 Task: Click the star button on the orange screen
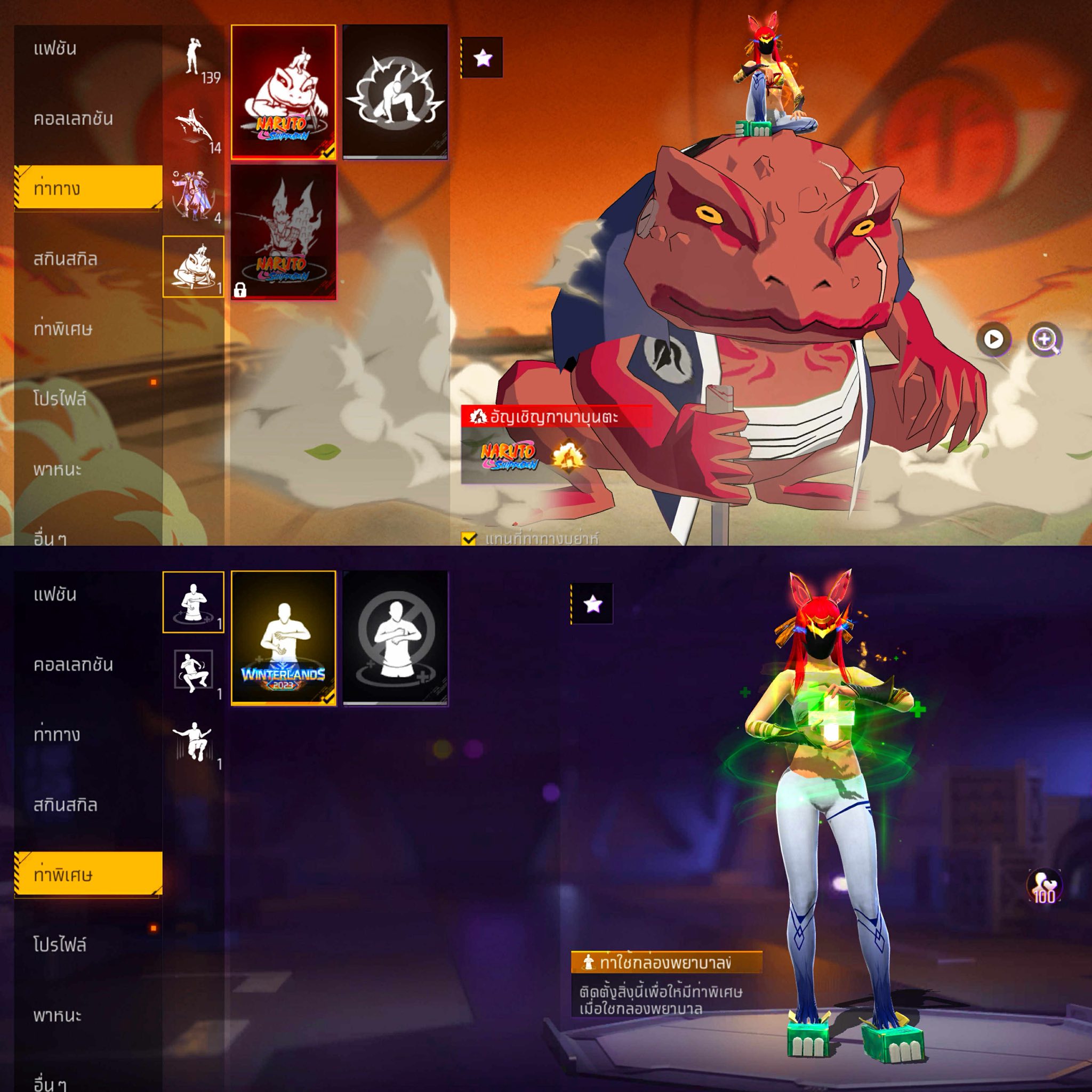tap(482, 58)
